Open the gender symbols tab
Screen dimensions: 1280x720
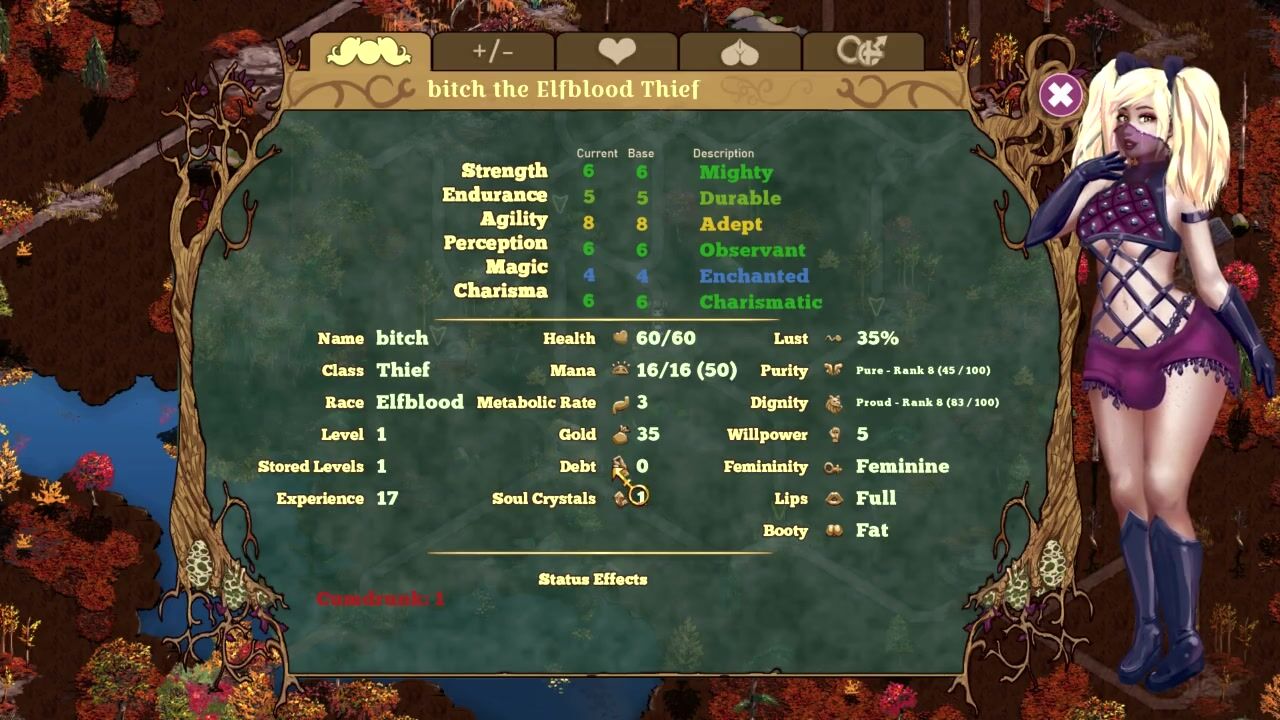(x=862, y=52)
